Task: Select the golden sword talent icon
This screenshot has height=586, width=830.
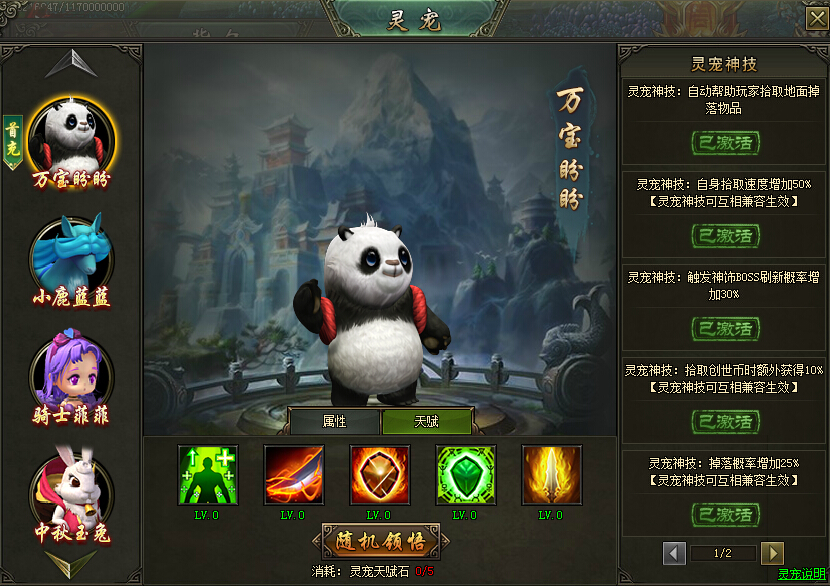Action: click(x=552, y=475)
